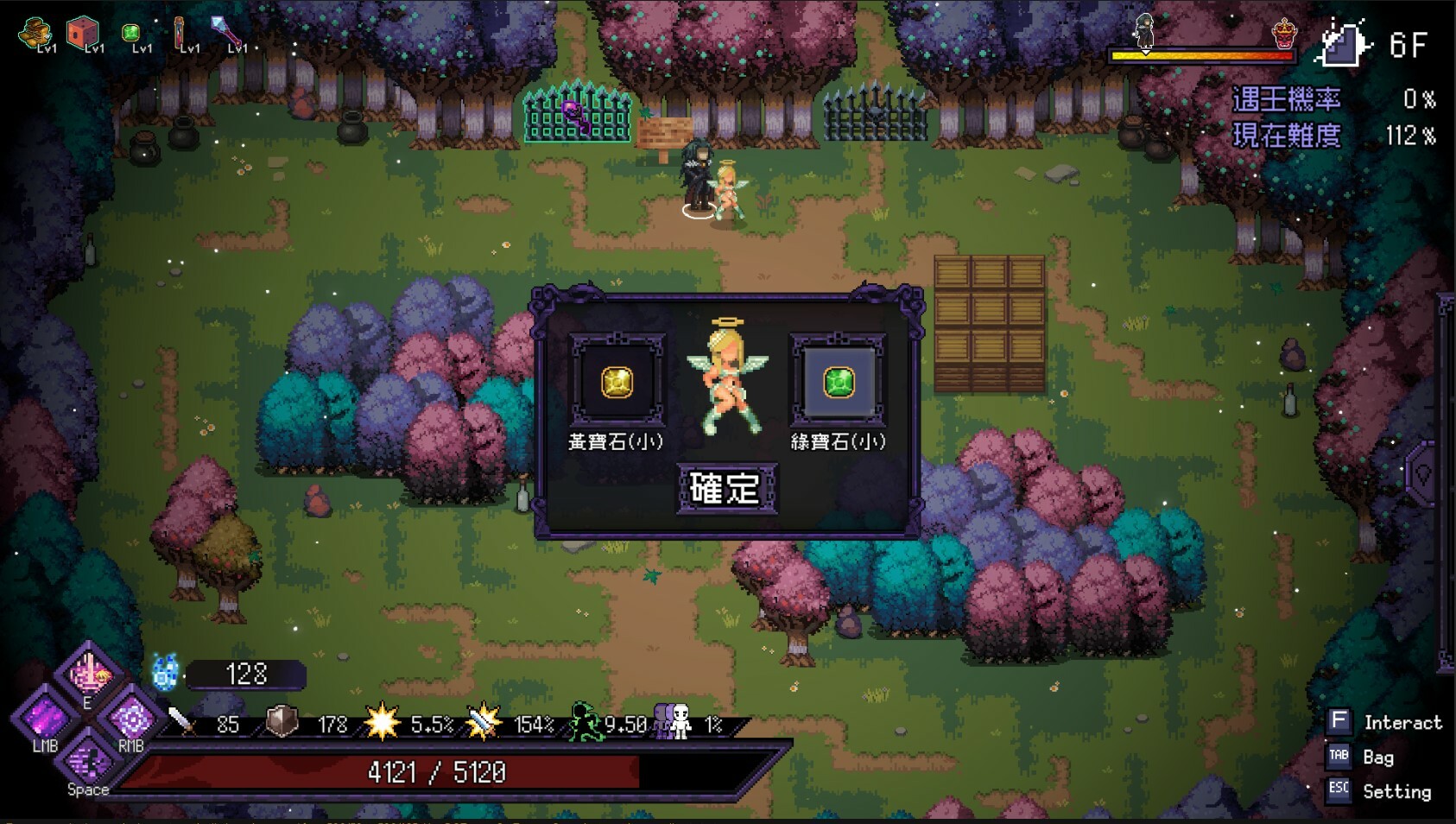Click the shield defense stat icon showing 178
Viewport: 1456px width, 824px height.
[281, 726]
